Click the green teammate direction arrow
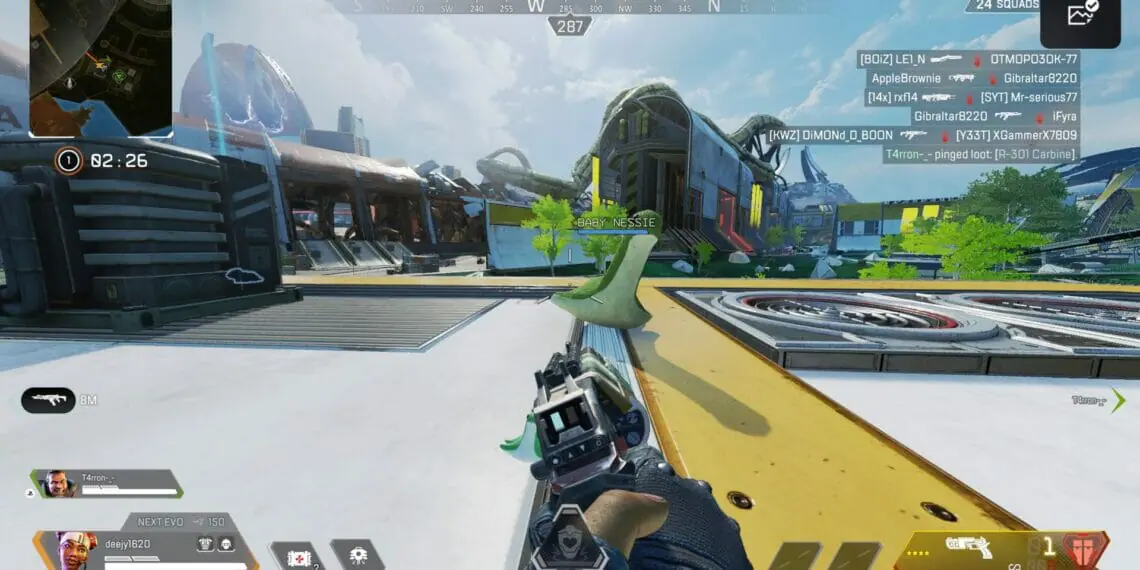 point(1117,400)
